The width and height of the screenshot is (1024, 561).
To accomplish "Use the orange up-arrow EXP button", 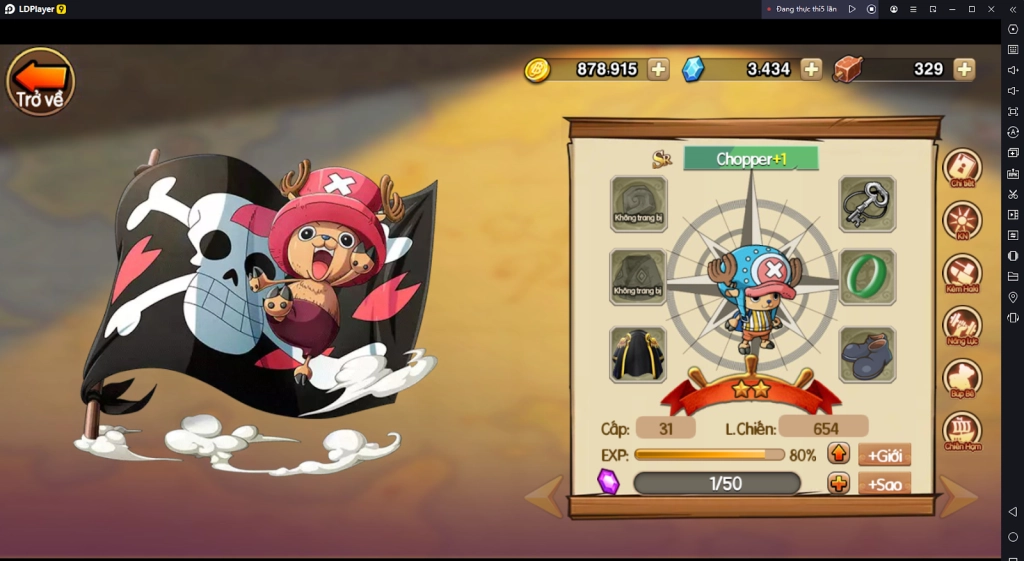I will pos(839,454).
